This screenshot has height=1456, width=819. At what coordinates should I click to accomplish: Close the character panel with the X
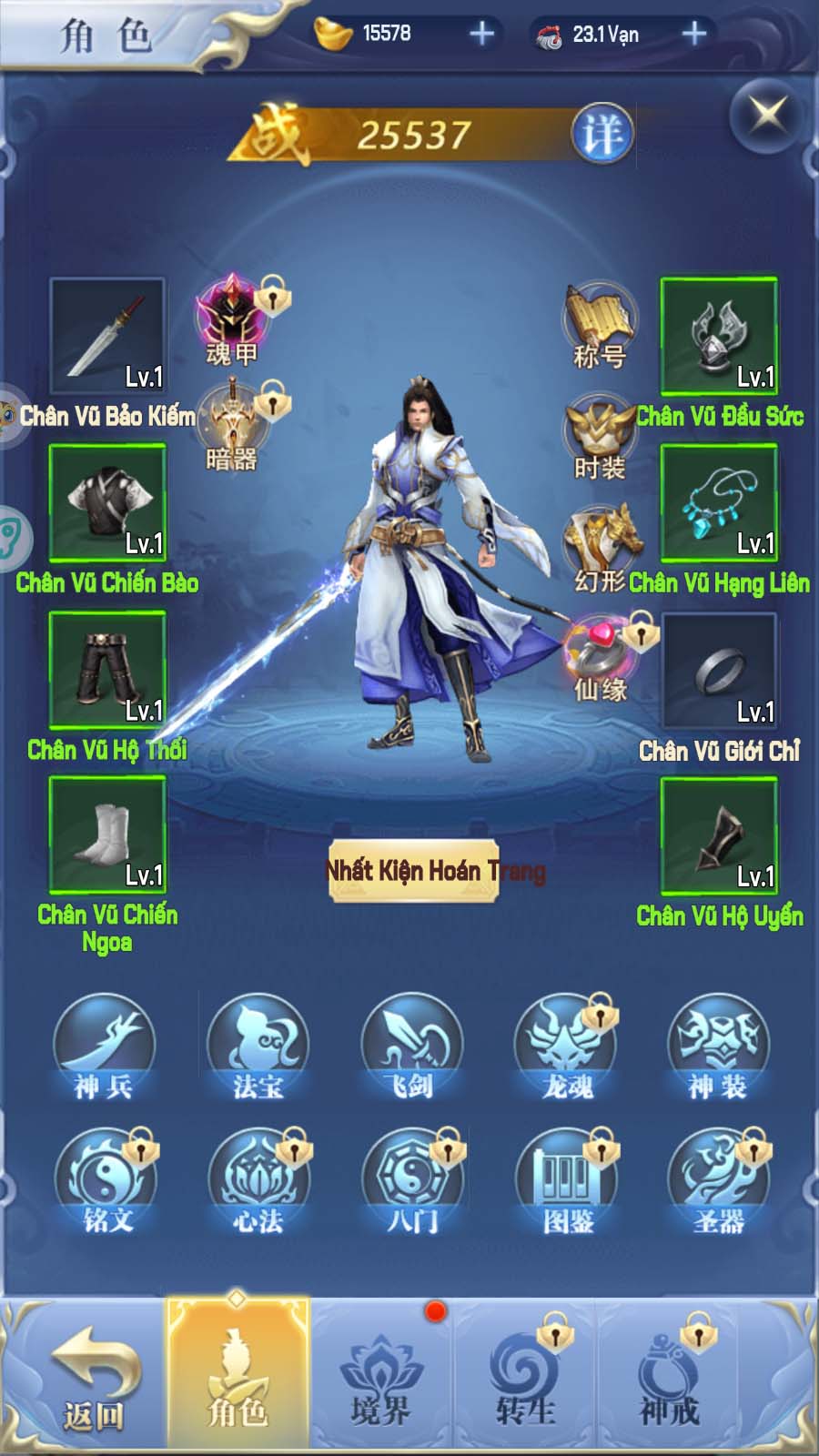[x=767, y=116]
